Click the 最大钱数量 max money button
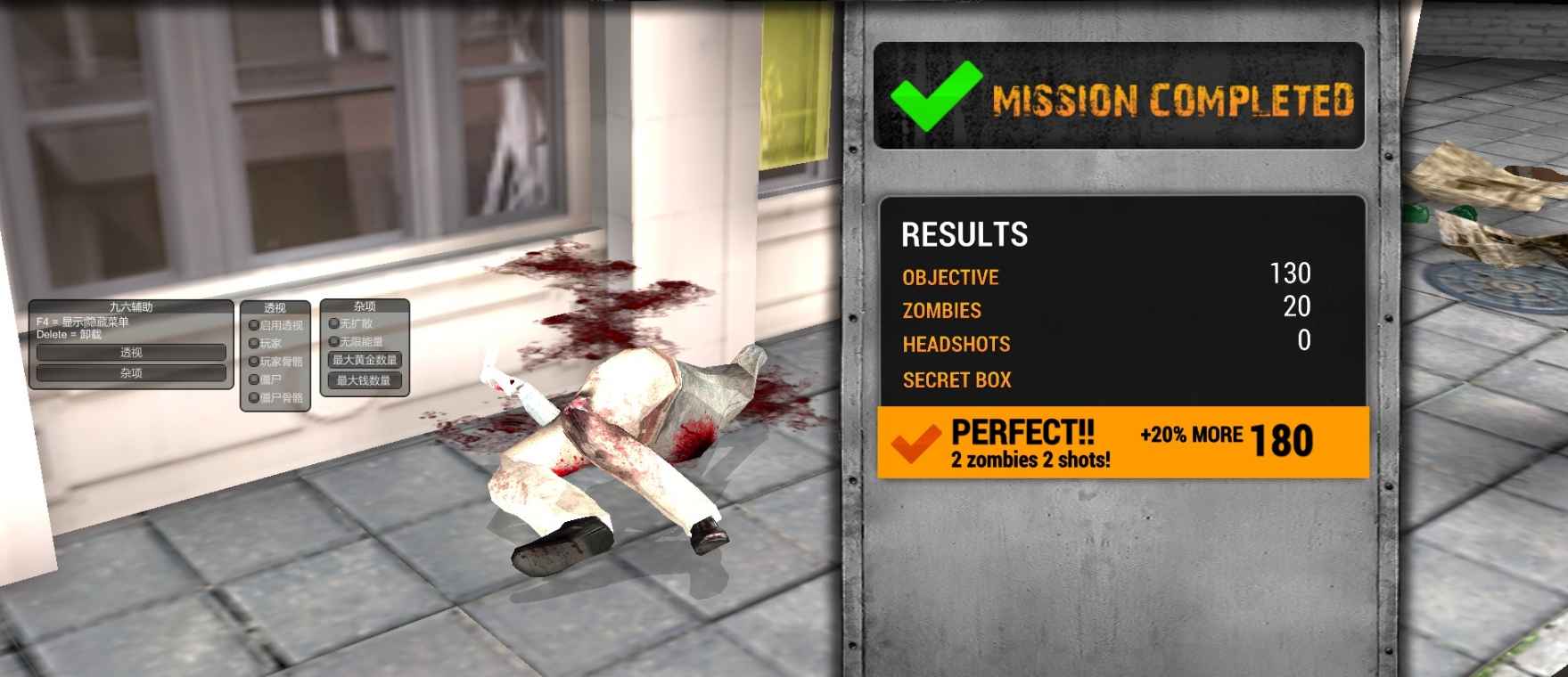 [x=365, y=380]
